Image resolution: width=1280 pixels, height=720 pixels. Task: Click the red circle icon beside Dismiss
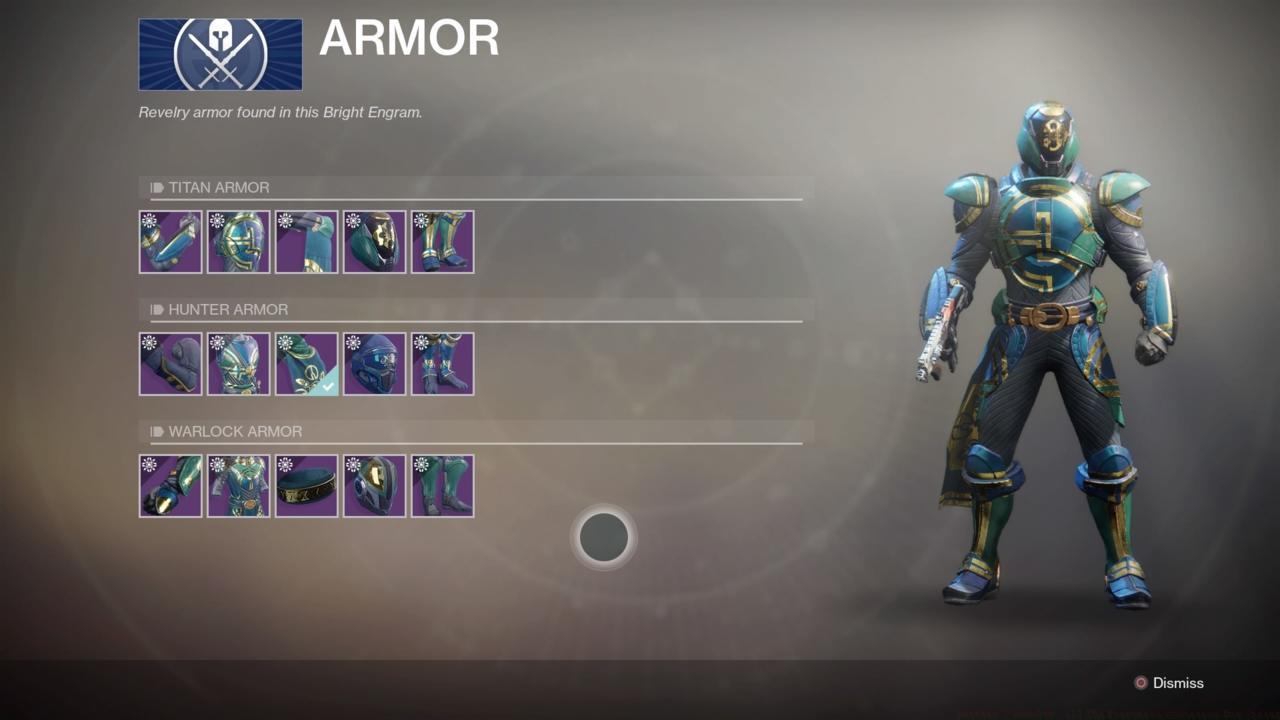pyautogui.click(x=1140, y=683)
